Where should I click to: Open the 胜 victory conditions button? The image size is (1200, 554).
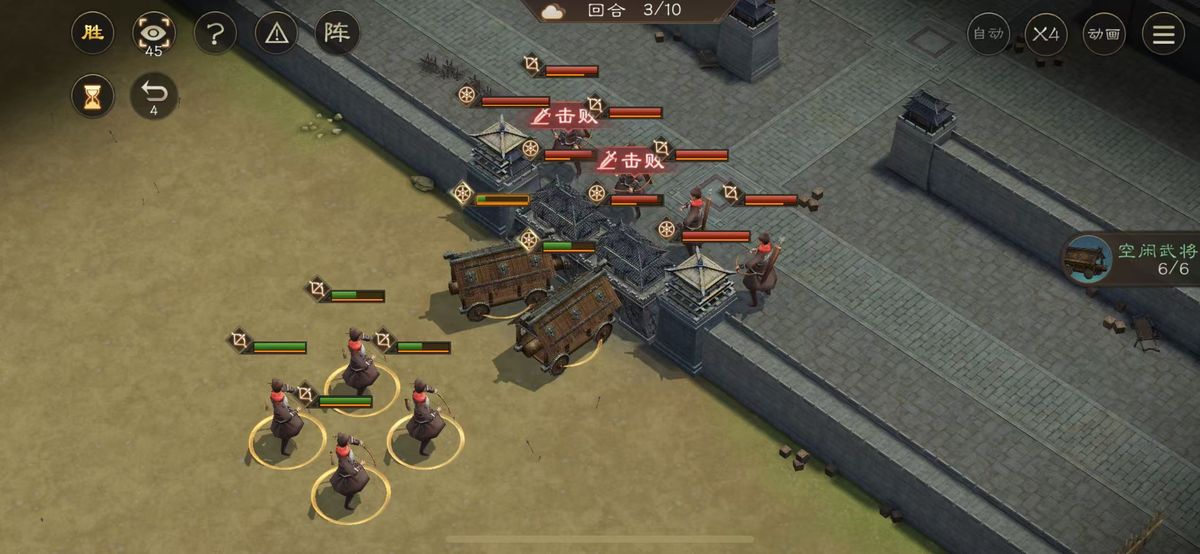[x=93, y=33]
